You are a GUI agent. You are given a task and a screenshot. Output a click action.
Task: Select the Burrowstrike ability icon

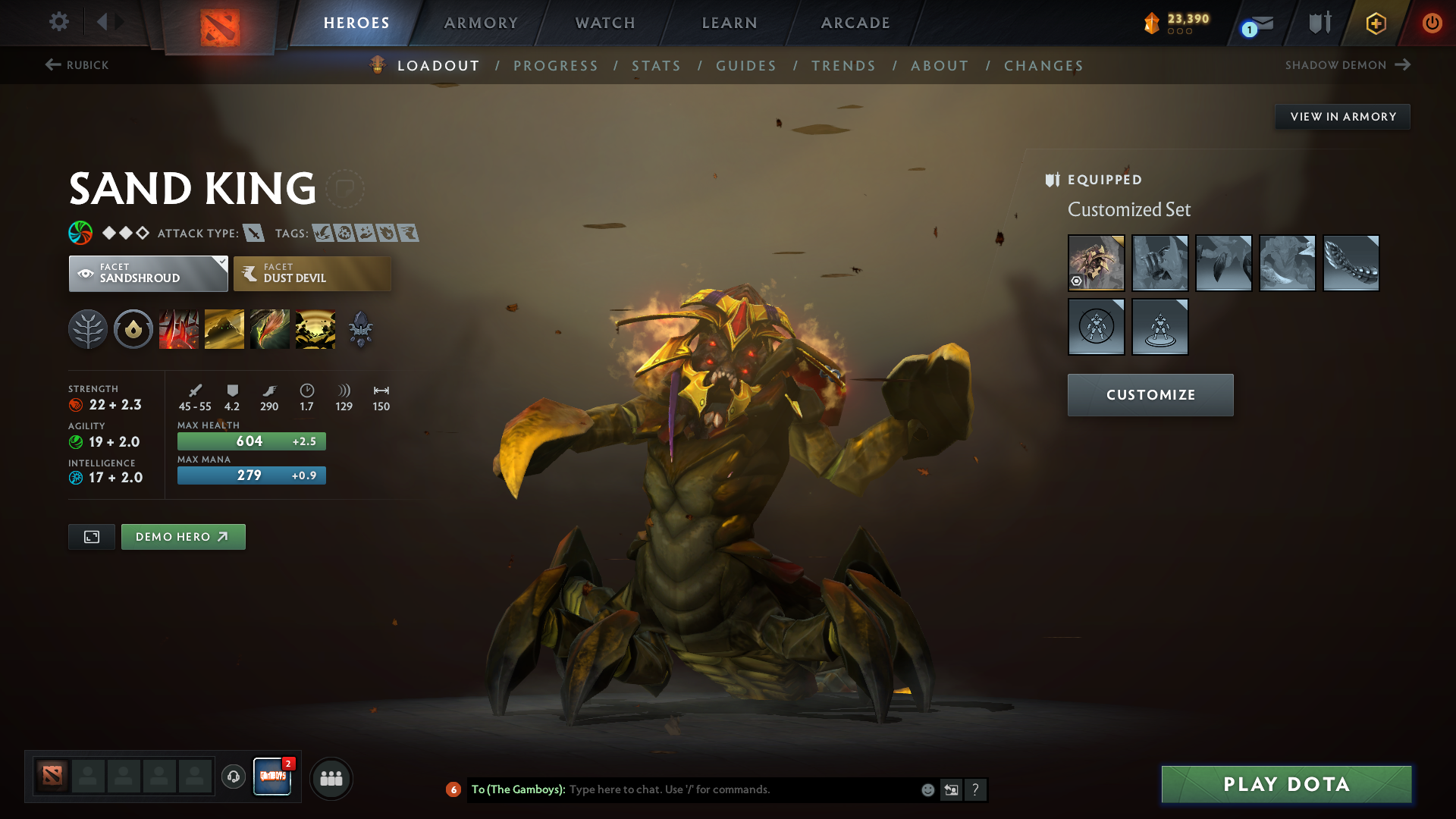(x=179, y=328)
